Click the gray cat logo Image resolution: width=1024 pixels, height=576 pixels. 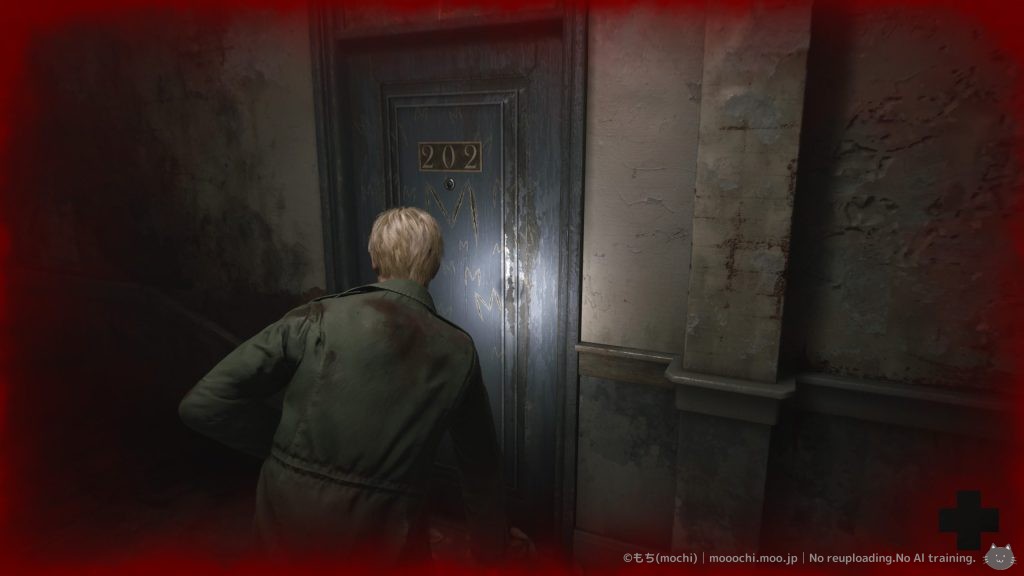click(x=997, y=558)
